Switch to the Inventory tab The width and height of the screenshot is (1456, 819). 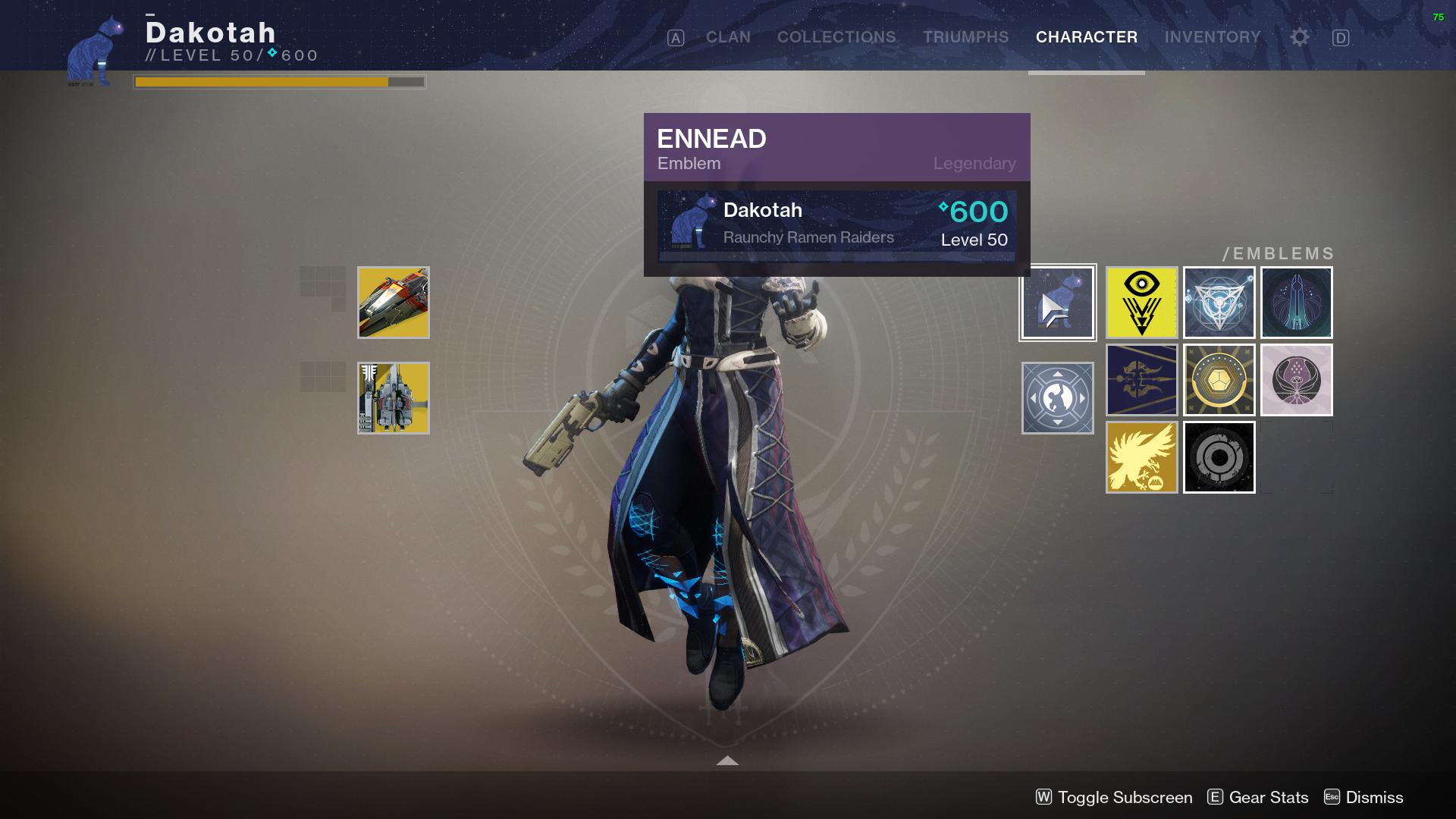pyautogui.click(x=1213, y=36)
